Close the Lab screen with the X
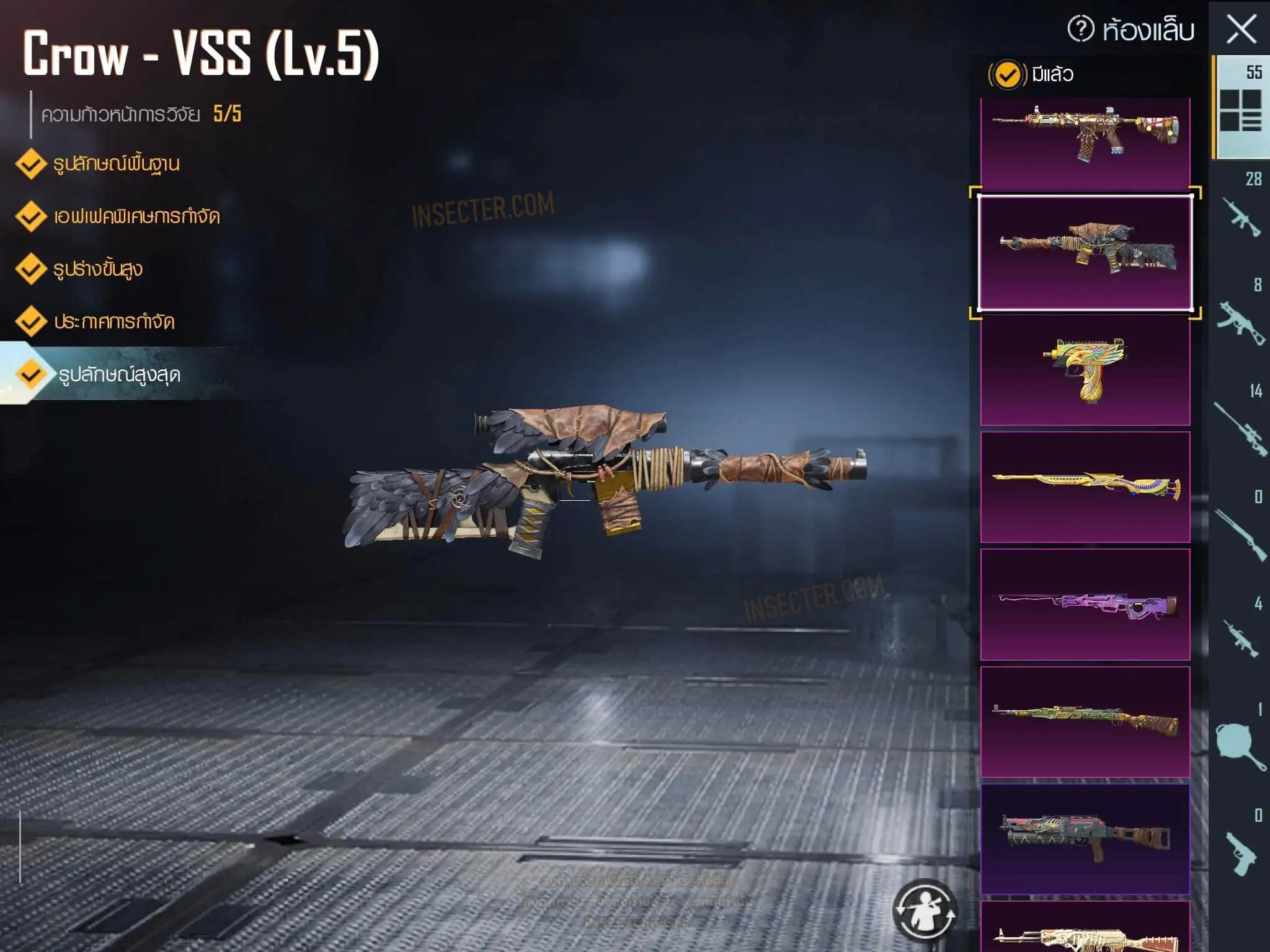1270x952 pixels. point(1241,30)
